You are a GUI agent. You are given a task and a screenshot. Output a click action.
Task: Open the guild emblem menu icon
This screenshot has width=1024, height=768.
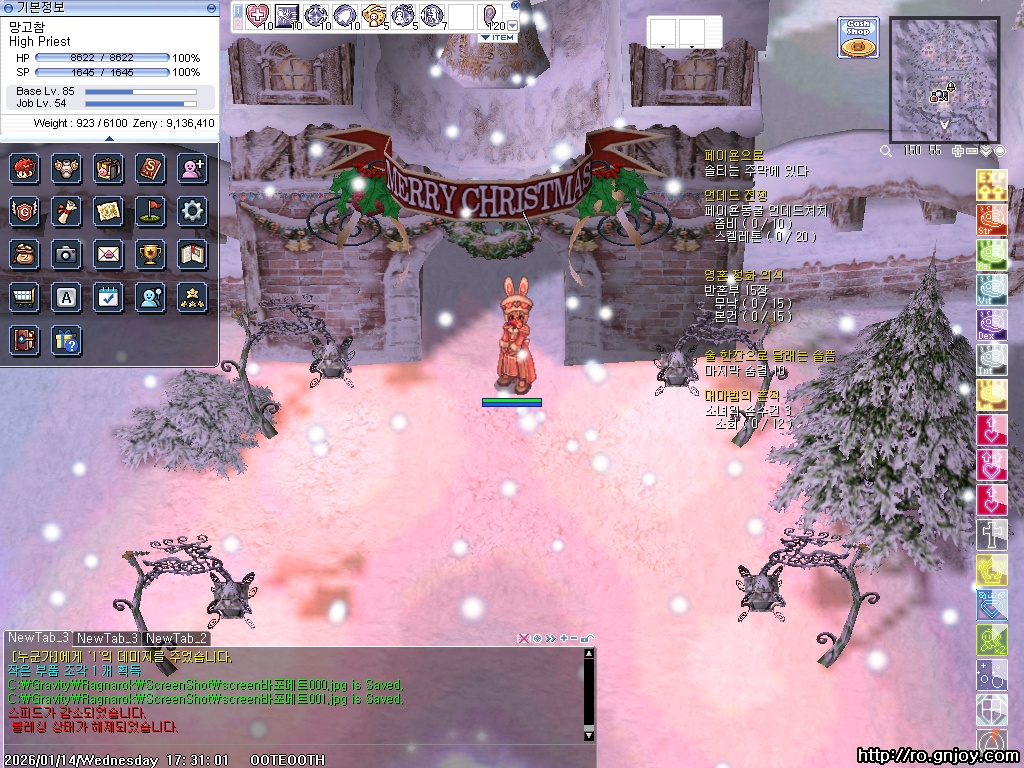pos(25,211)
